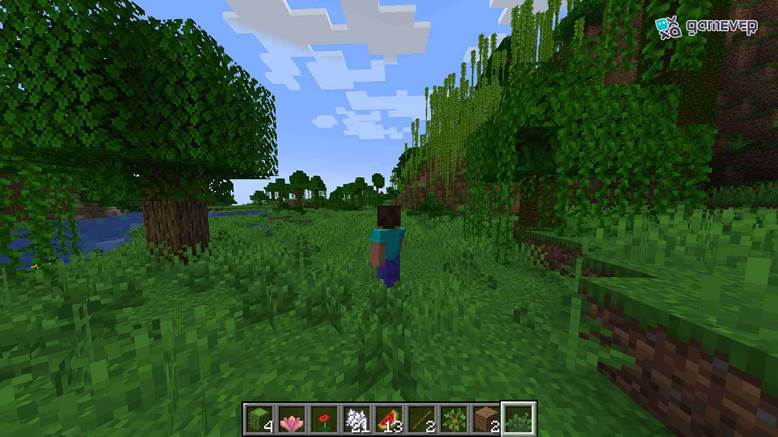
Task: Select the watermelon slices slot
Action: (389, 419)
